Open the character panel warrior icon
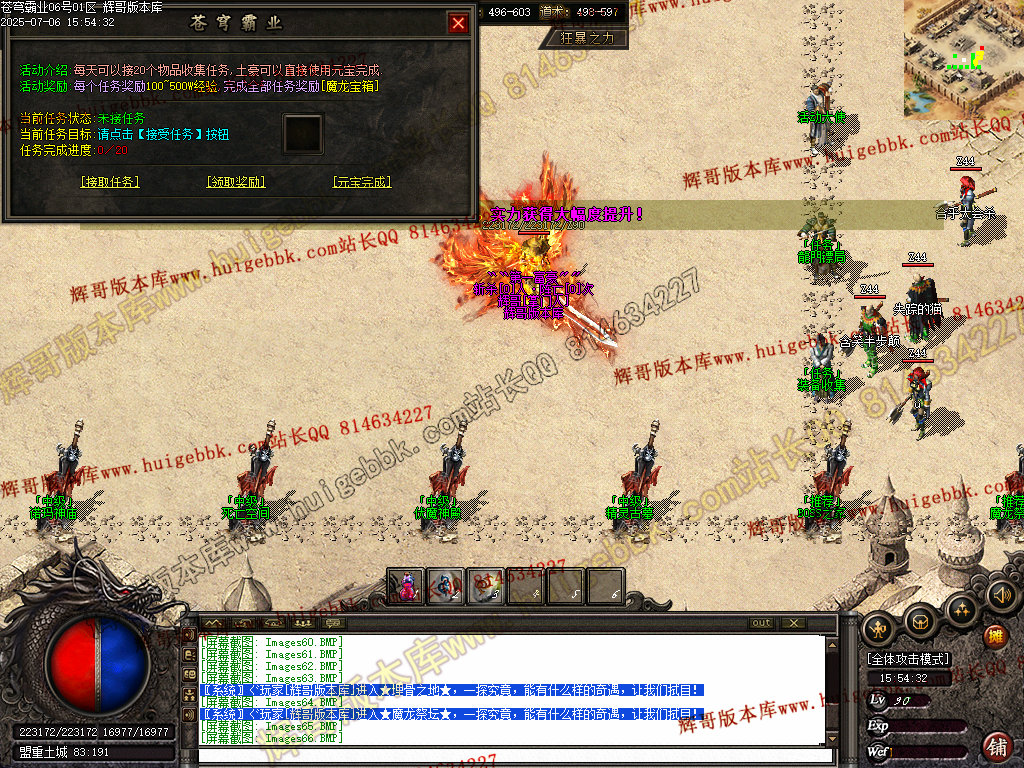The width and height of the screenshot is (1024, 768). 880,628
